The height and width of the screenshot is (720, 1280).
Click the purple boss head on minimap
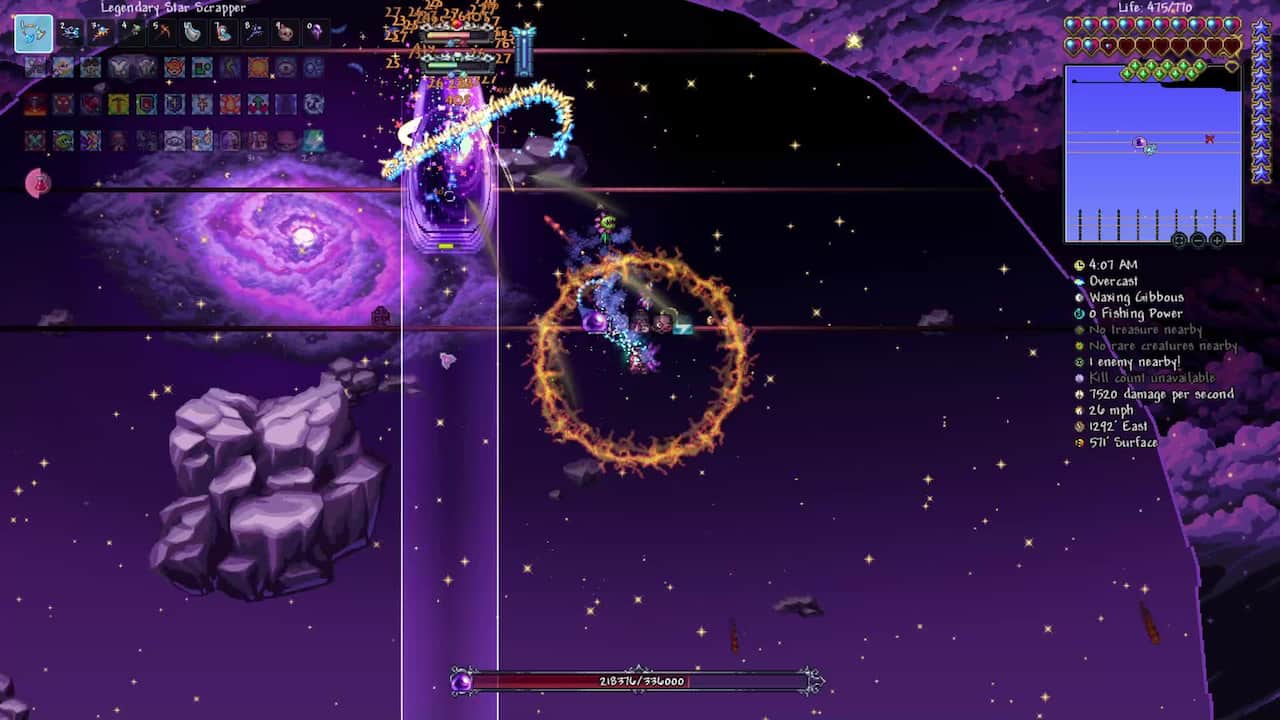coord(1139,144)
